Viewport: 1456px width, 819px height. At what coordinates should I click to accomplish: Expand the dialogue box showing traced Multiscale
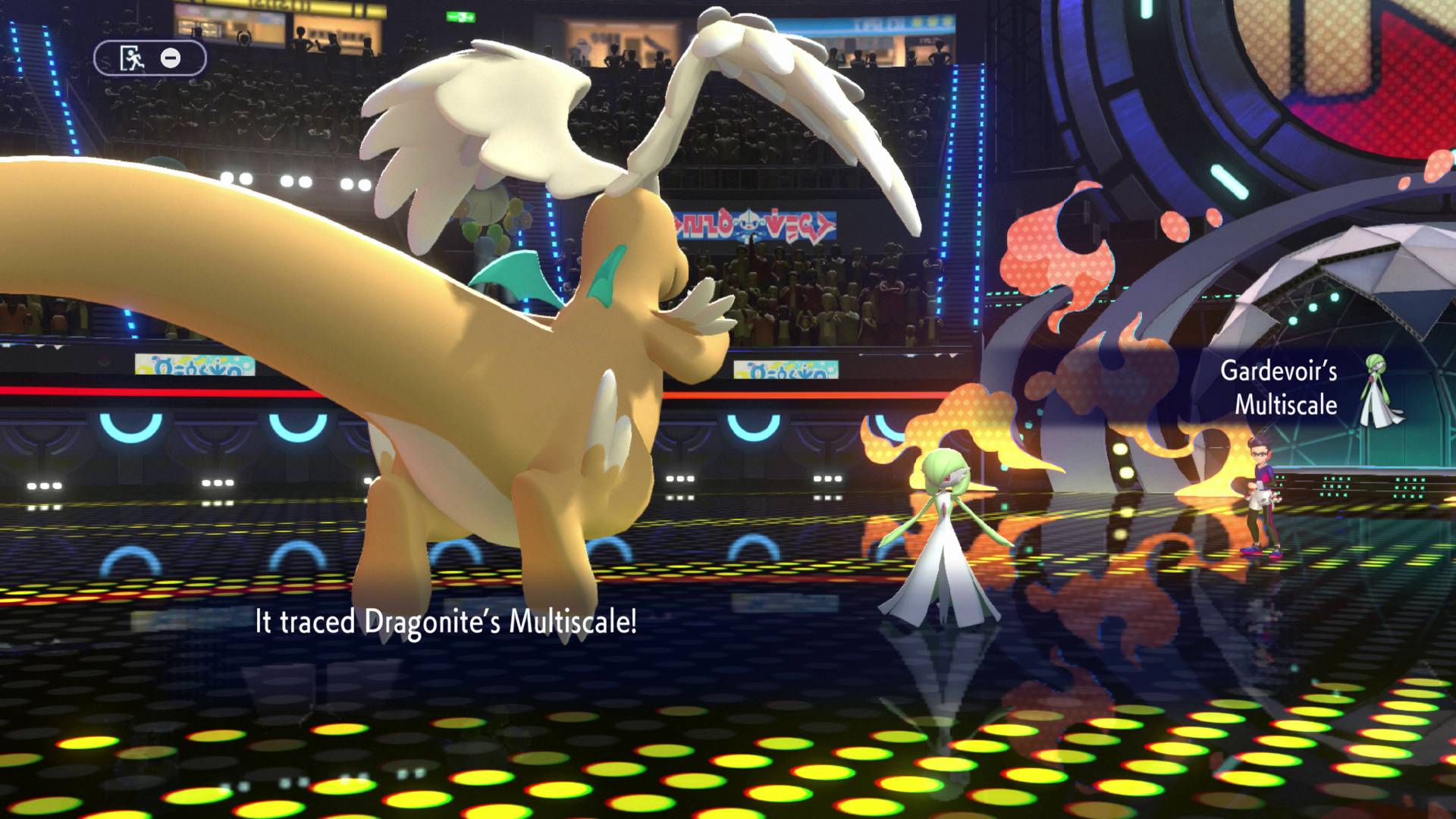(446, 626)
